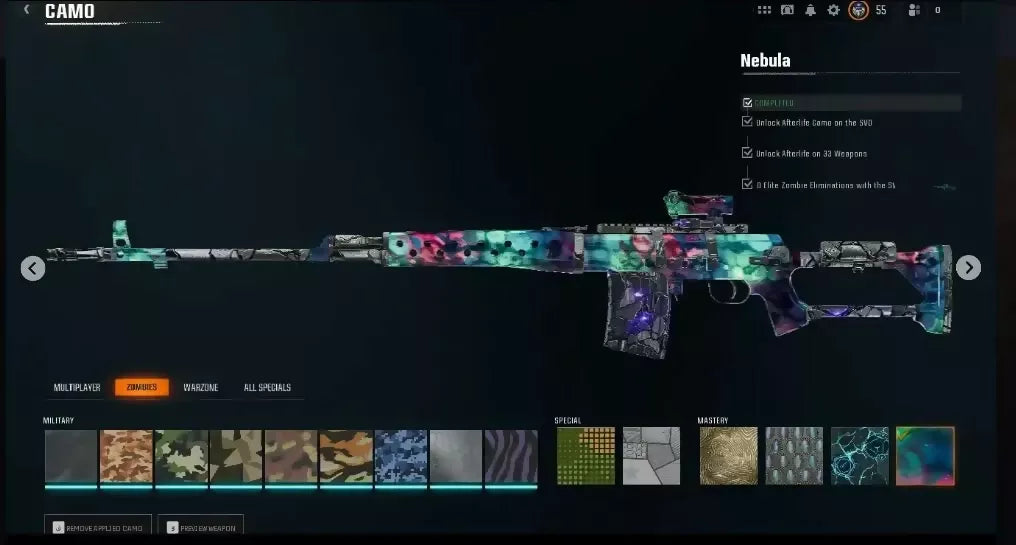Open the settings gear icon

[833, 10]
